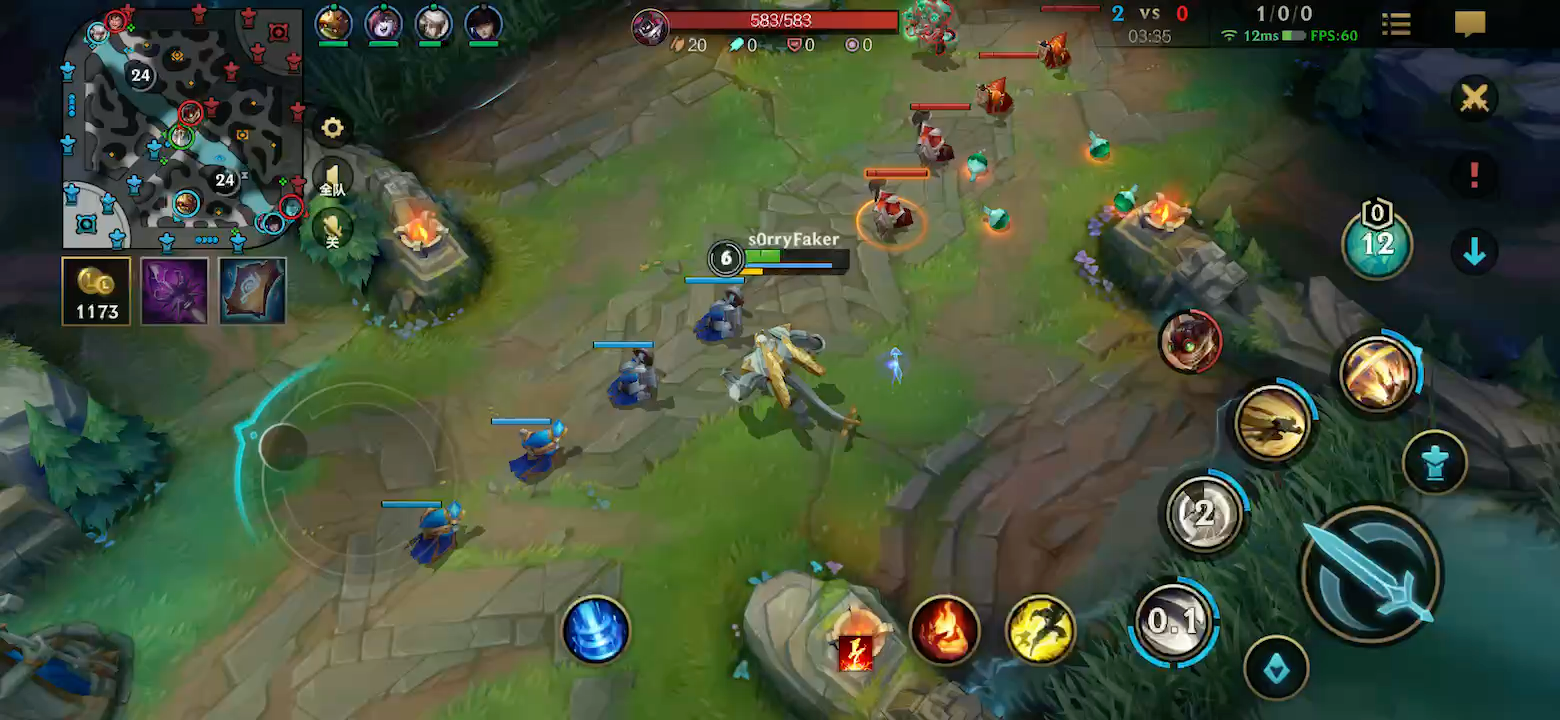
Task: Open the shop via the 1173 gold button
Action: pyautogui.click(x=97, y=291)
